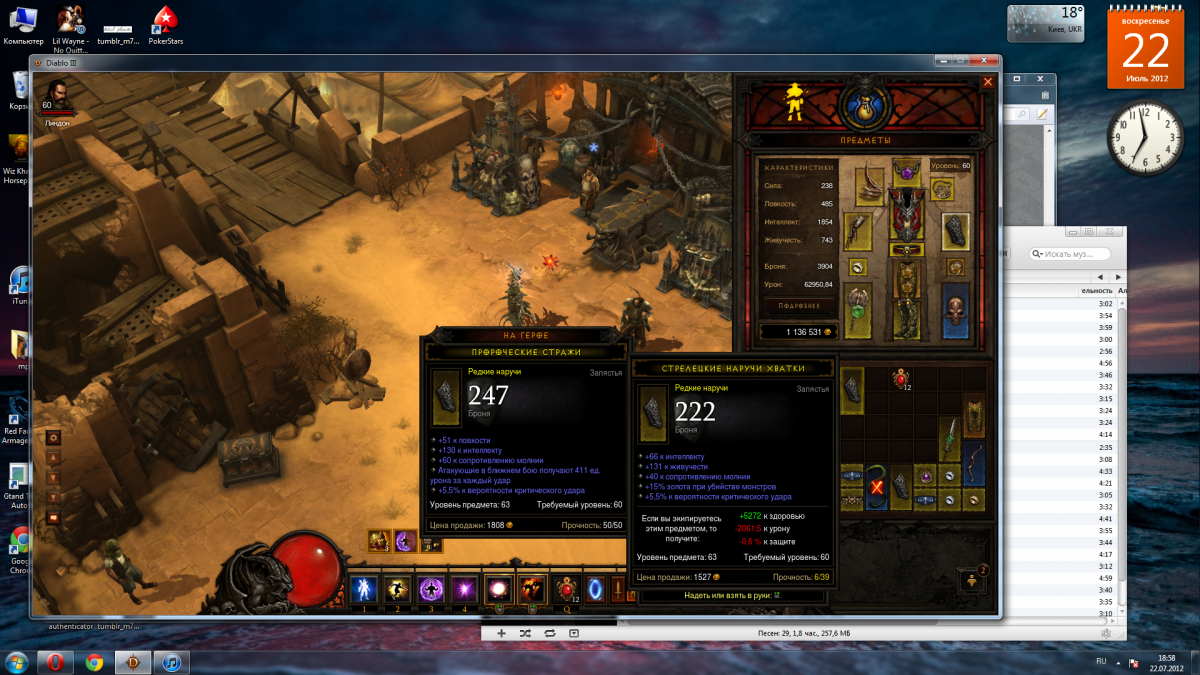
Task: Close the inventory panel
Action: (988, 83)
